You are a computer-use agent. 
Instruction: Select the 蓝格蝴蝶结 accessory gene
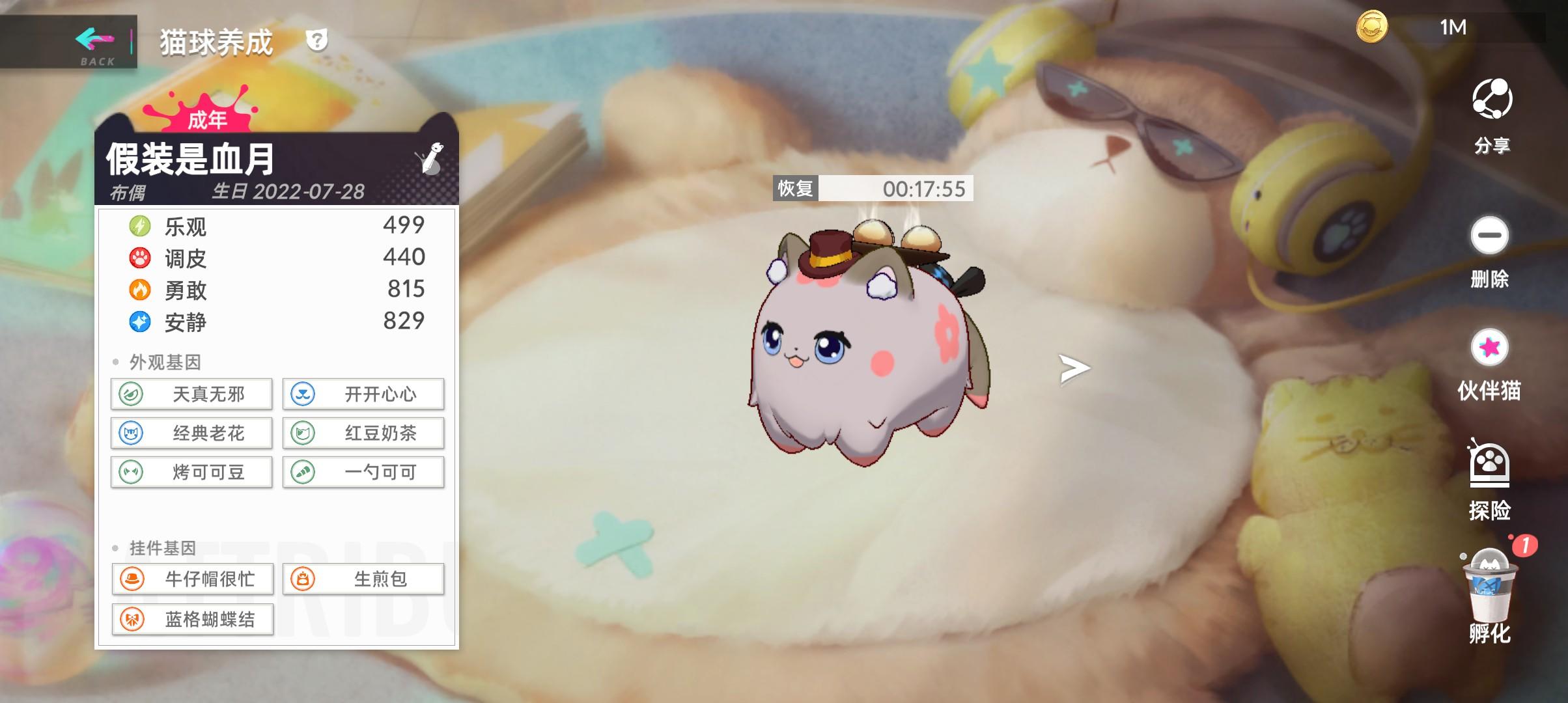click(x=191, y=619)
